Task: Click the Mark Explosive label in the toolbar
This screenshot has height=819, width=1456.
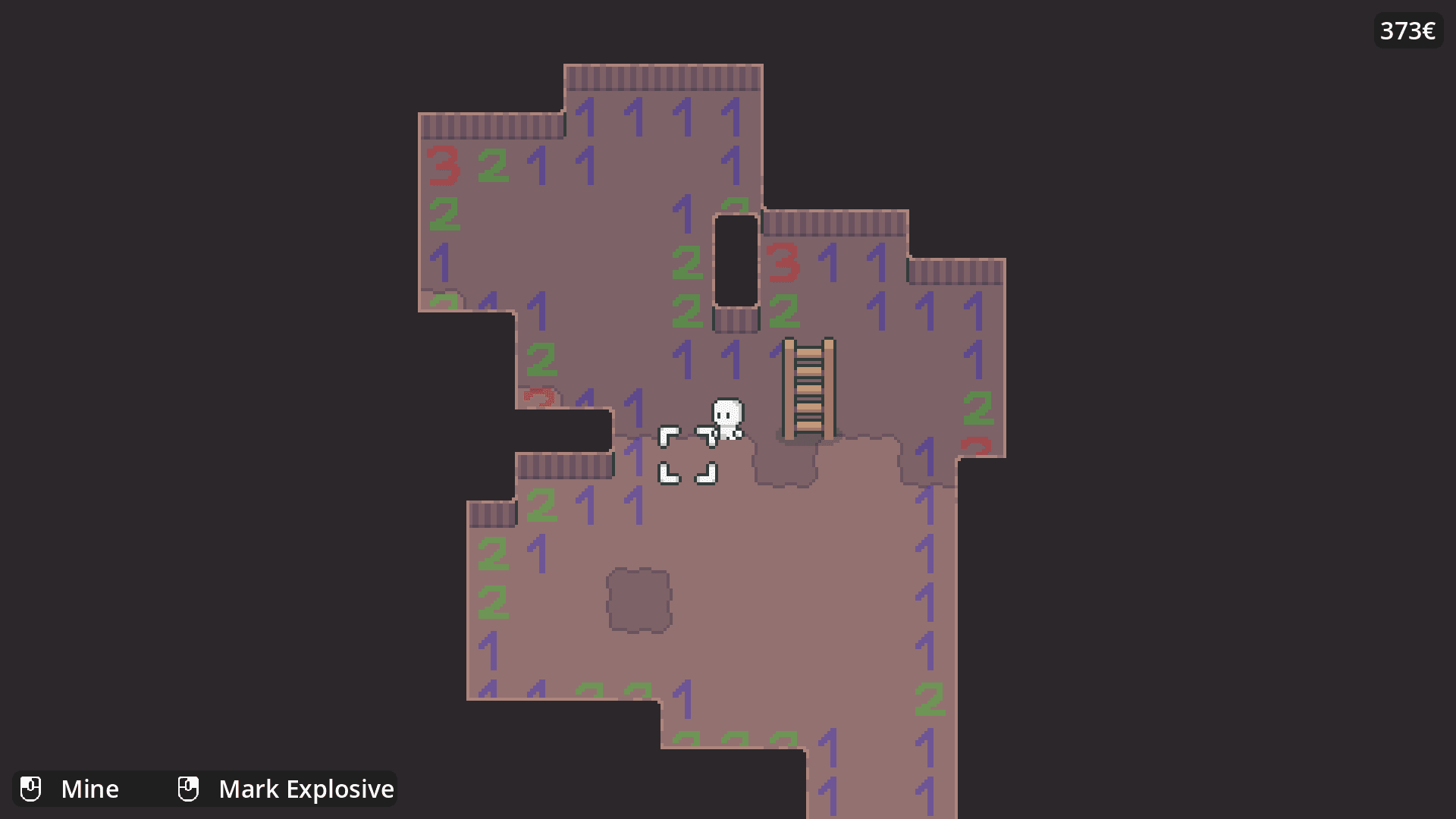Action: pos(306,789)
